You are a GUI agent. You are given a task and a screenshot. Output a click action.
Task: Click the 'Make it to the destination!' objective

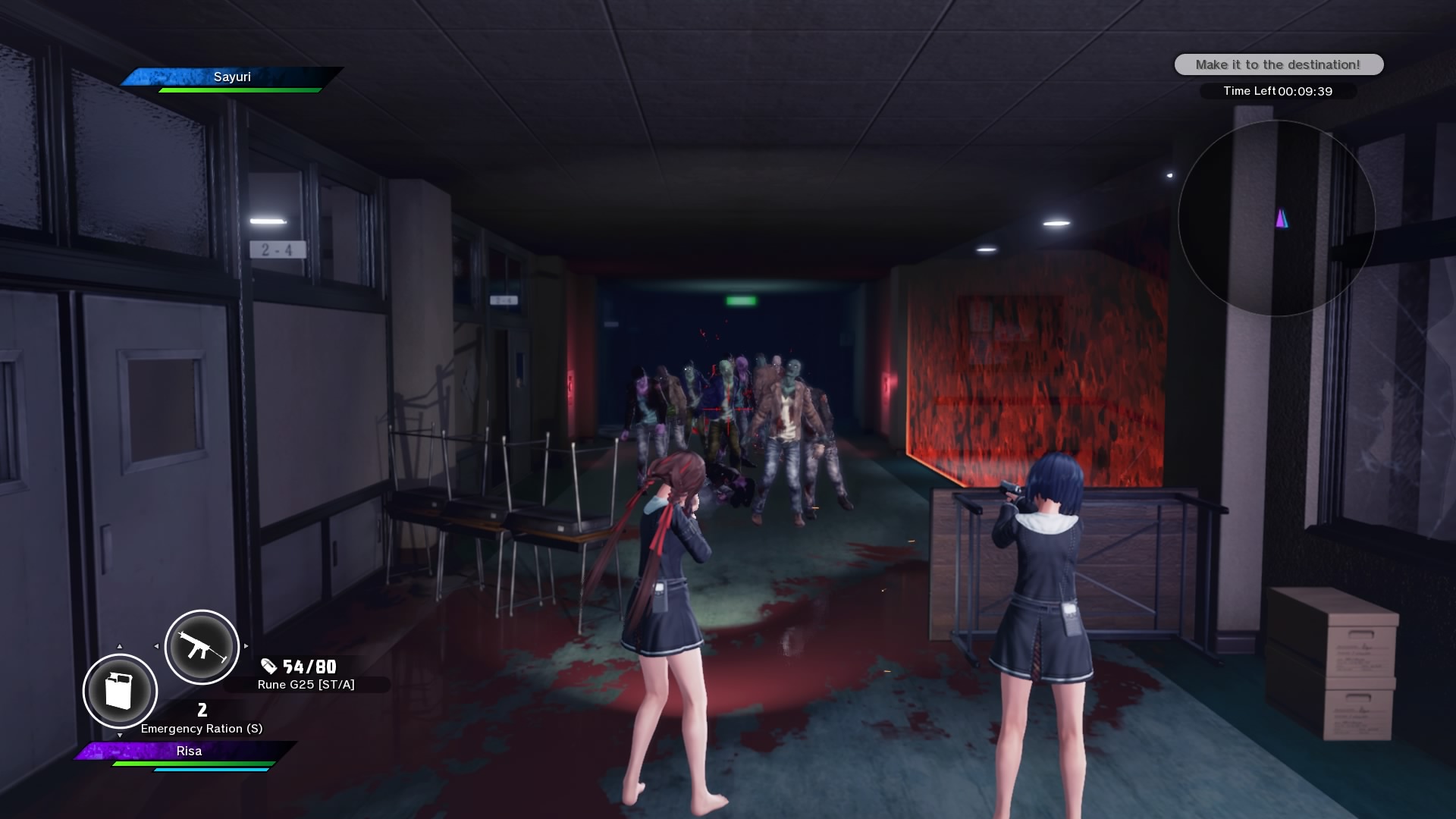click(1279, 64)
